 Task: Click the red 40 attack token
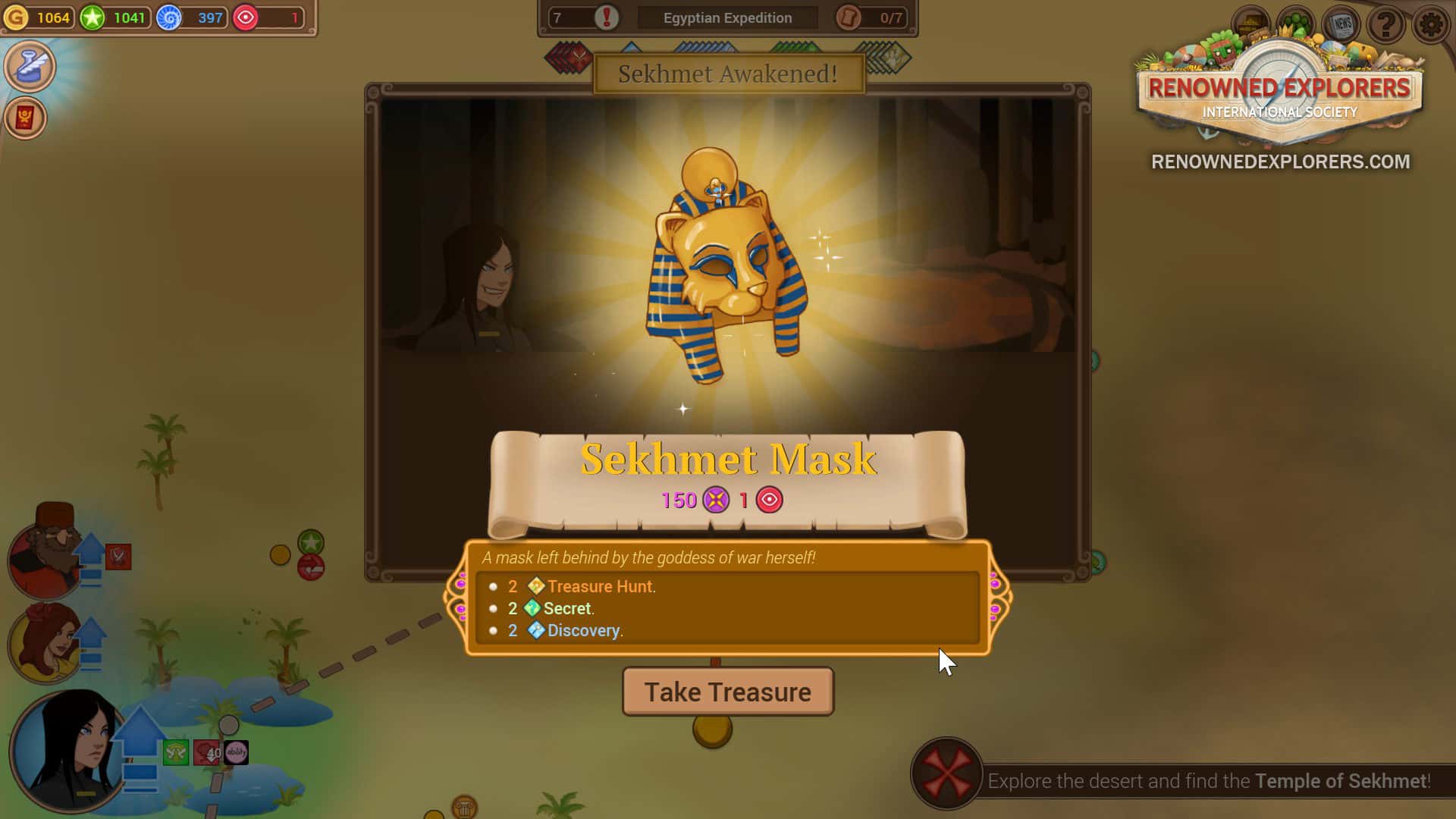pos(206,752)
